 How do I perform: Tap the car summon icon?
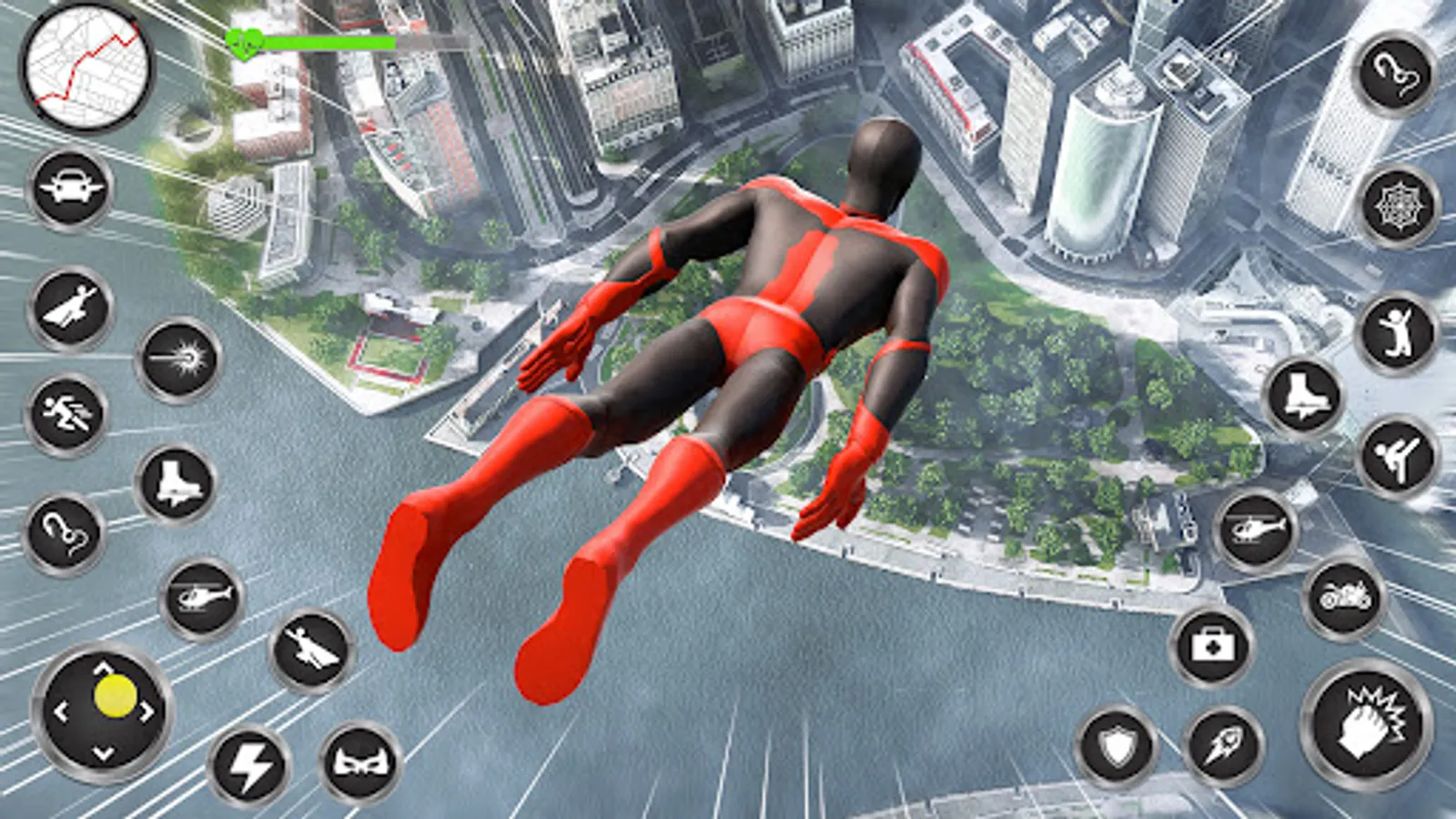70,189
